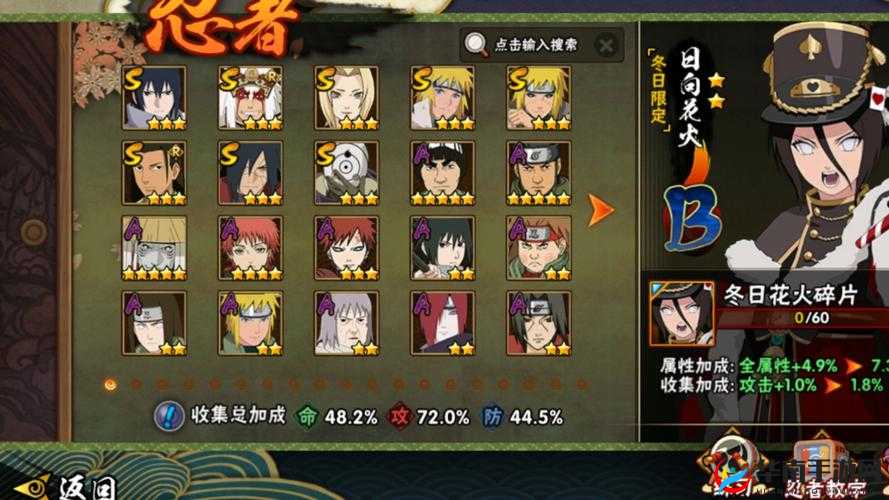
Task: Return using the 返回 back button
Action: coord(70,487)
